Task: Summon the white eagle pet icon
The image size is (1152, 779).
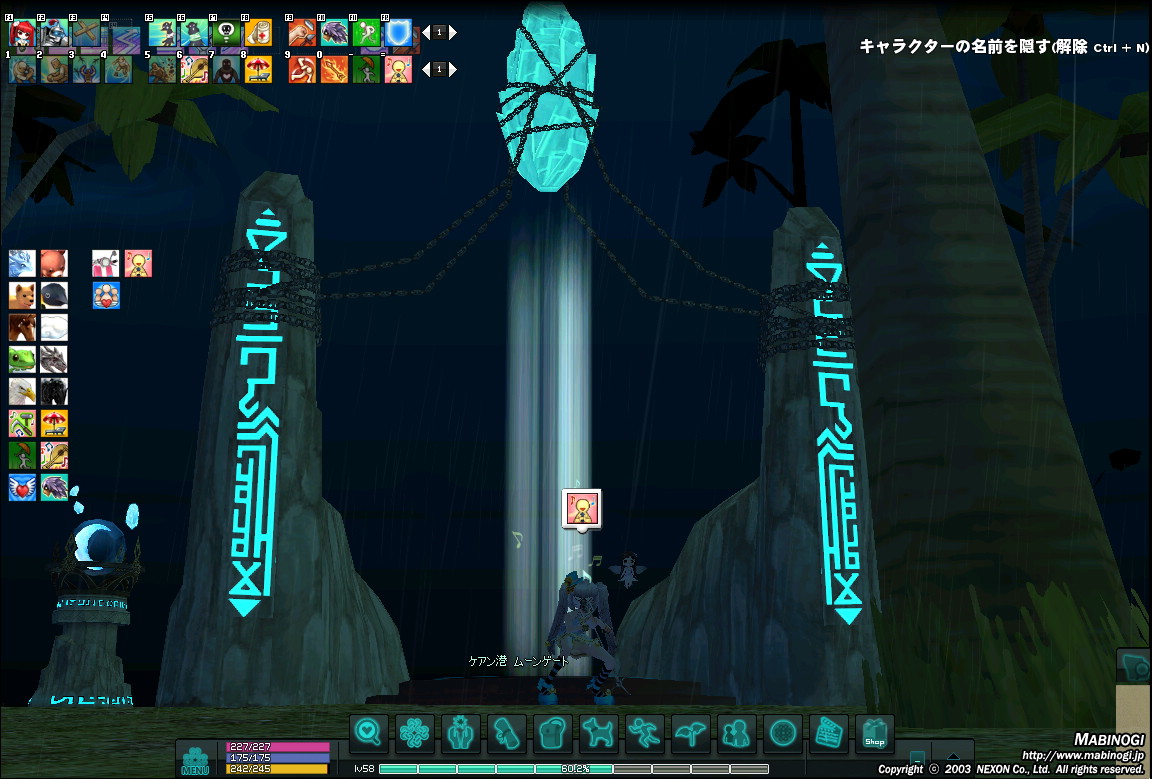Action: tap(22, 391)
